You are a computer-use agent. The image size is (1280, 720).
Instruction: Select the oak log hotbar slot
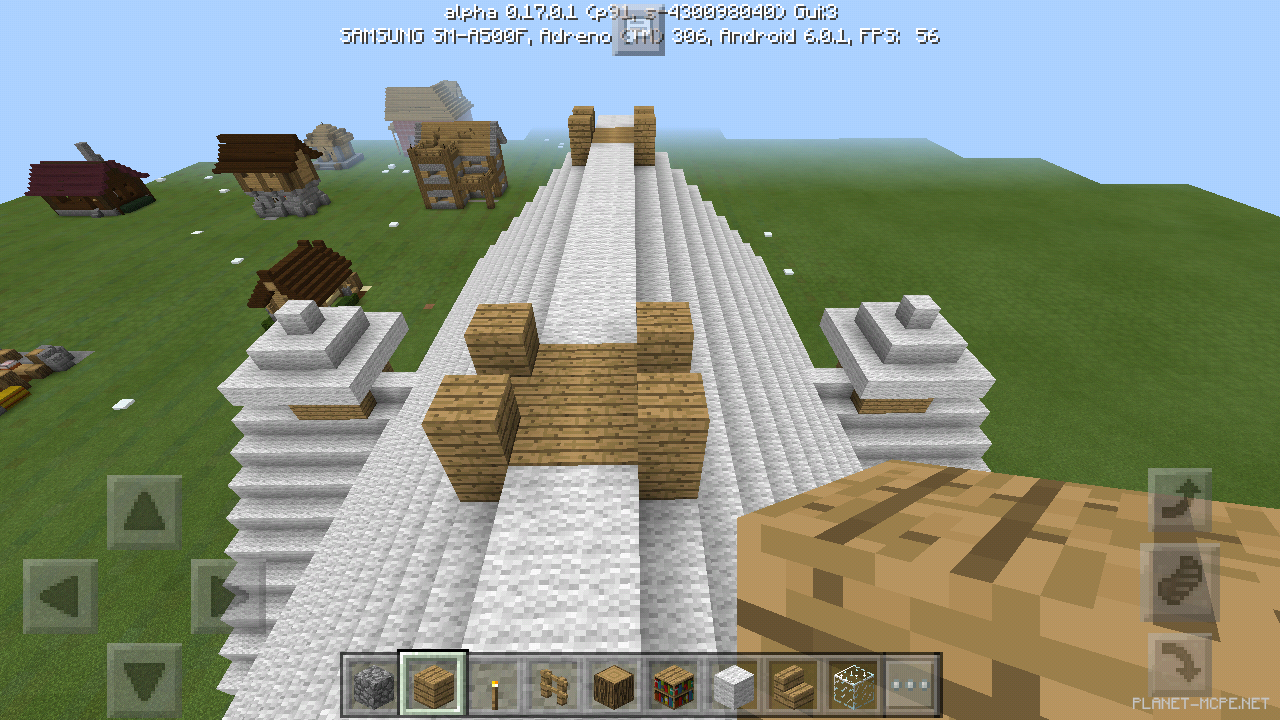(x=611, y=685)
